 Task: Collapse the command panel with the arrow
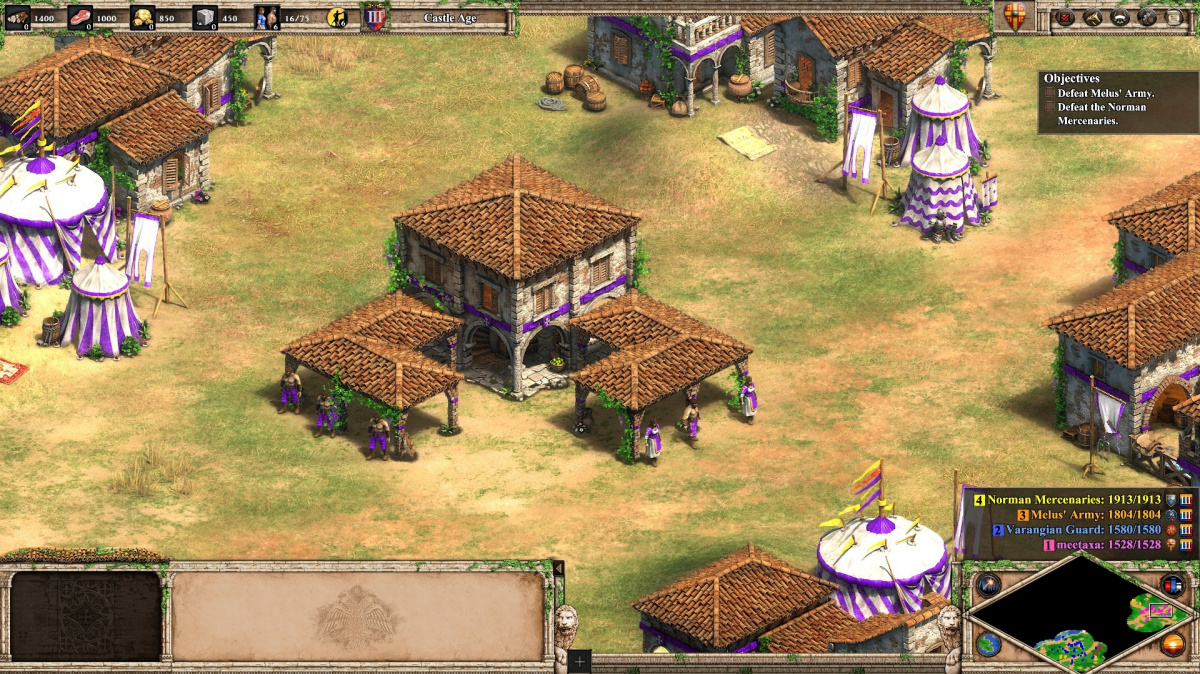coord(558,568)
